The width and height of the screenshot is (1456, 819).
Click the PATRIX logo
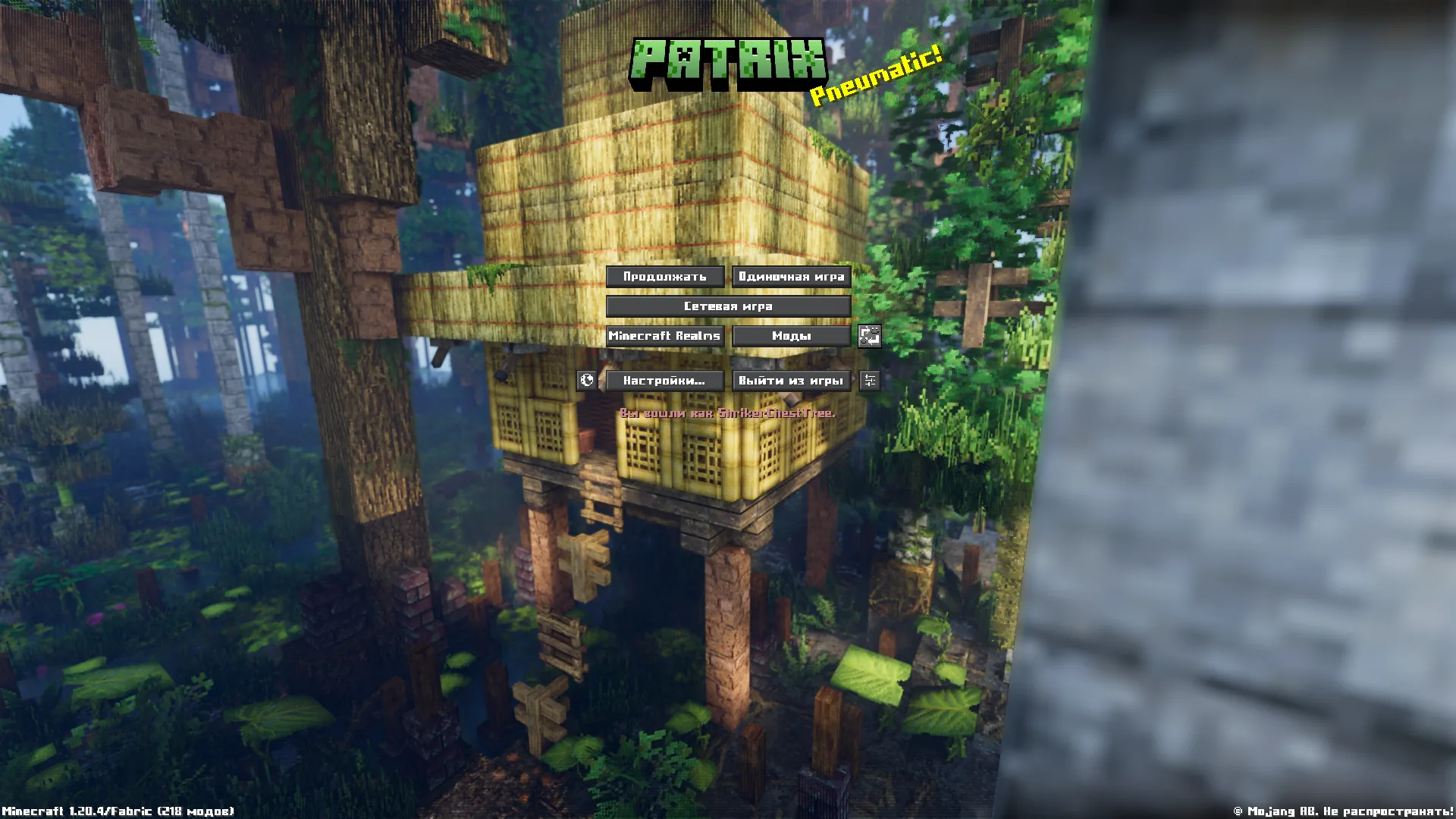[x=730, y=63]
